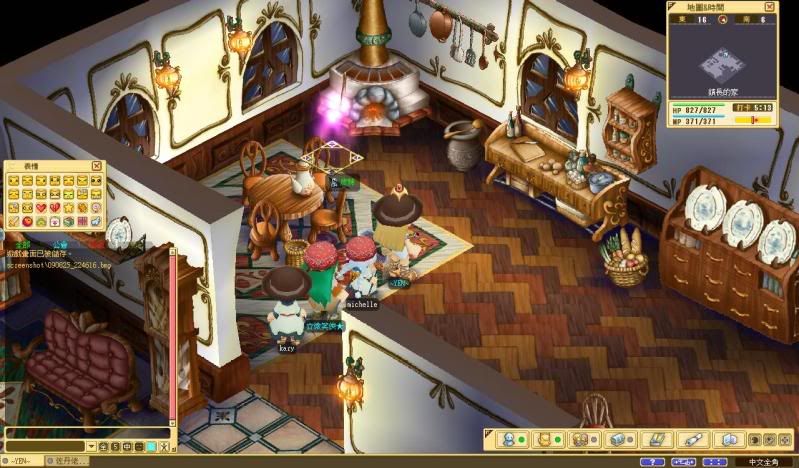This screenshot has width=799, height=468.
Task: Send the red apple emoticon
Action: 27,221
